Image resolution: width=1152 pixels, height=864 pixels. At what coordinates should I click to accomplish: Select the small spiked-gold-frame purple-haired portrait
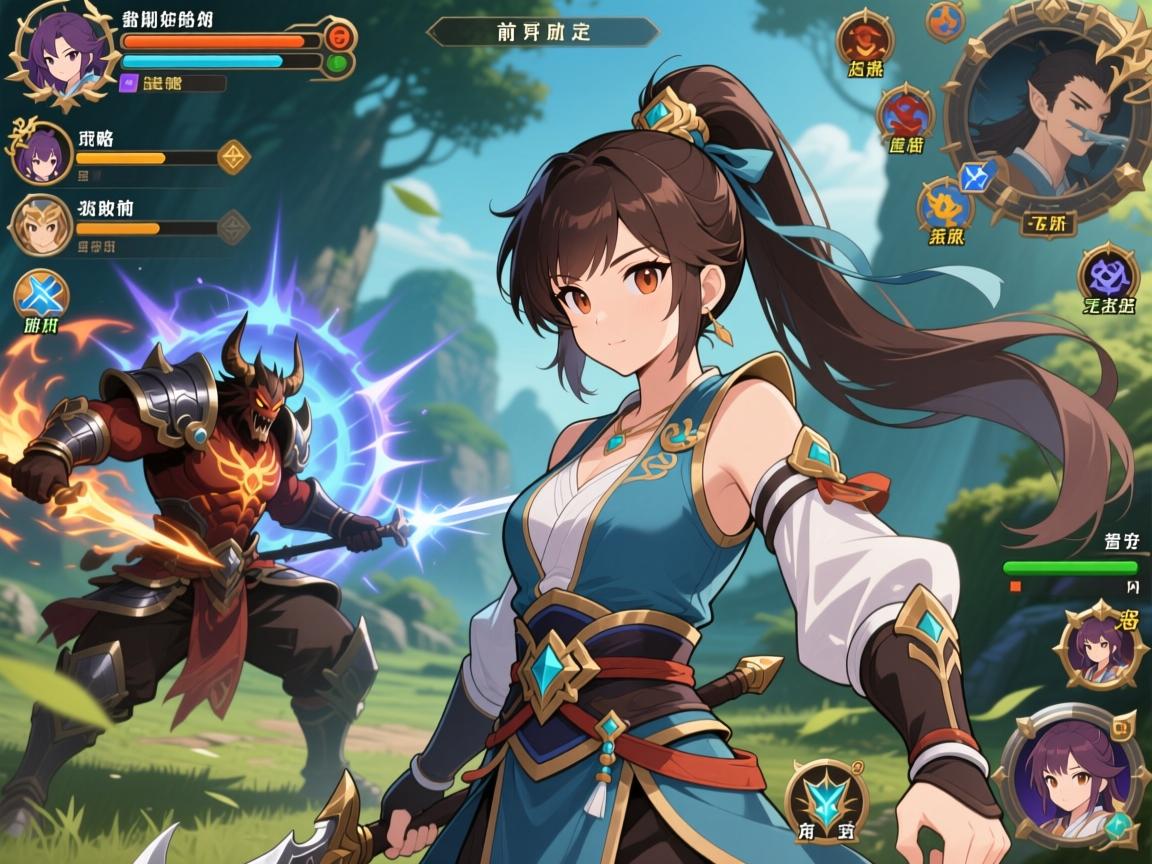pos(1099,647)
